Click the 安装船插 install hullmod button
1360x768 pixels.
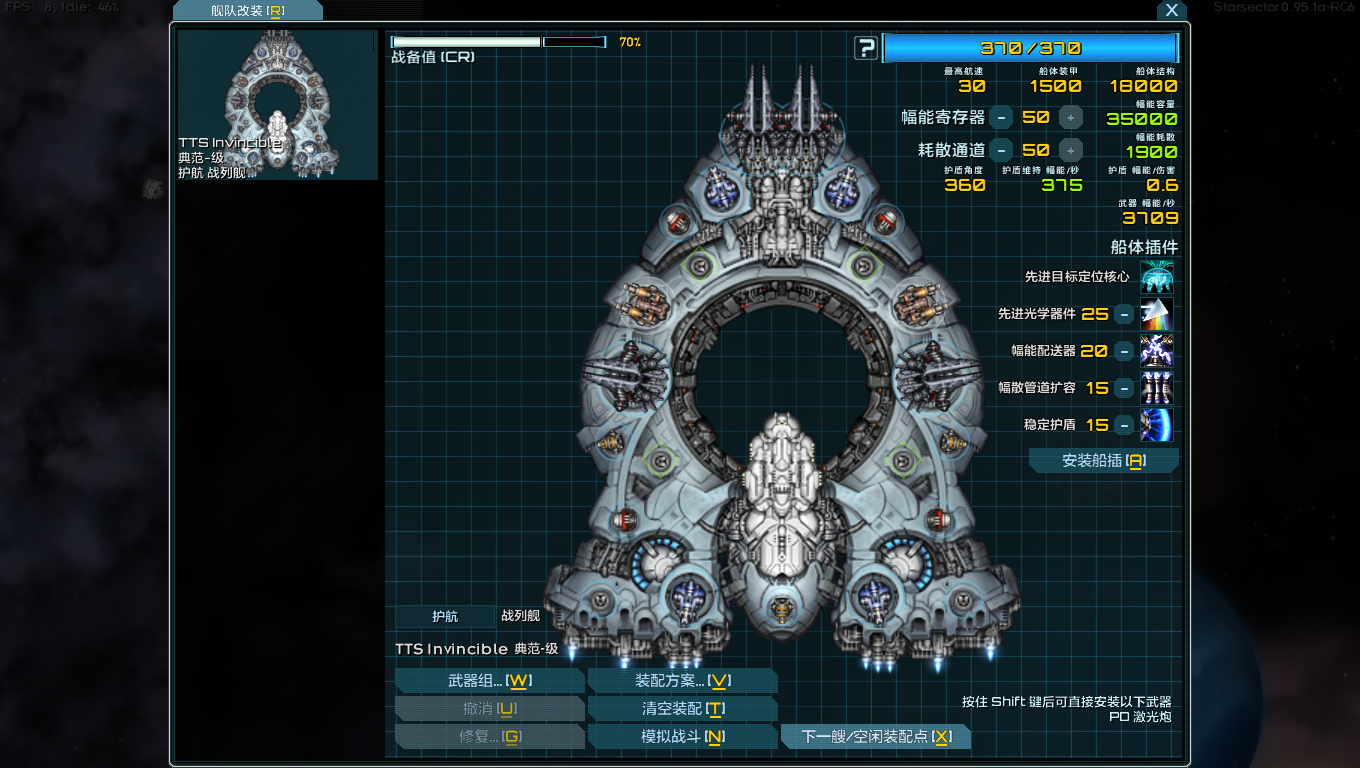pos(1103,461)
